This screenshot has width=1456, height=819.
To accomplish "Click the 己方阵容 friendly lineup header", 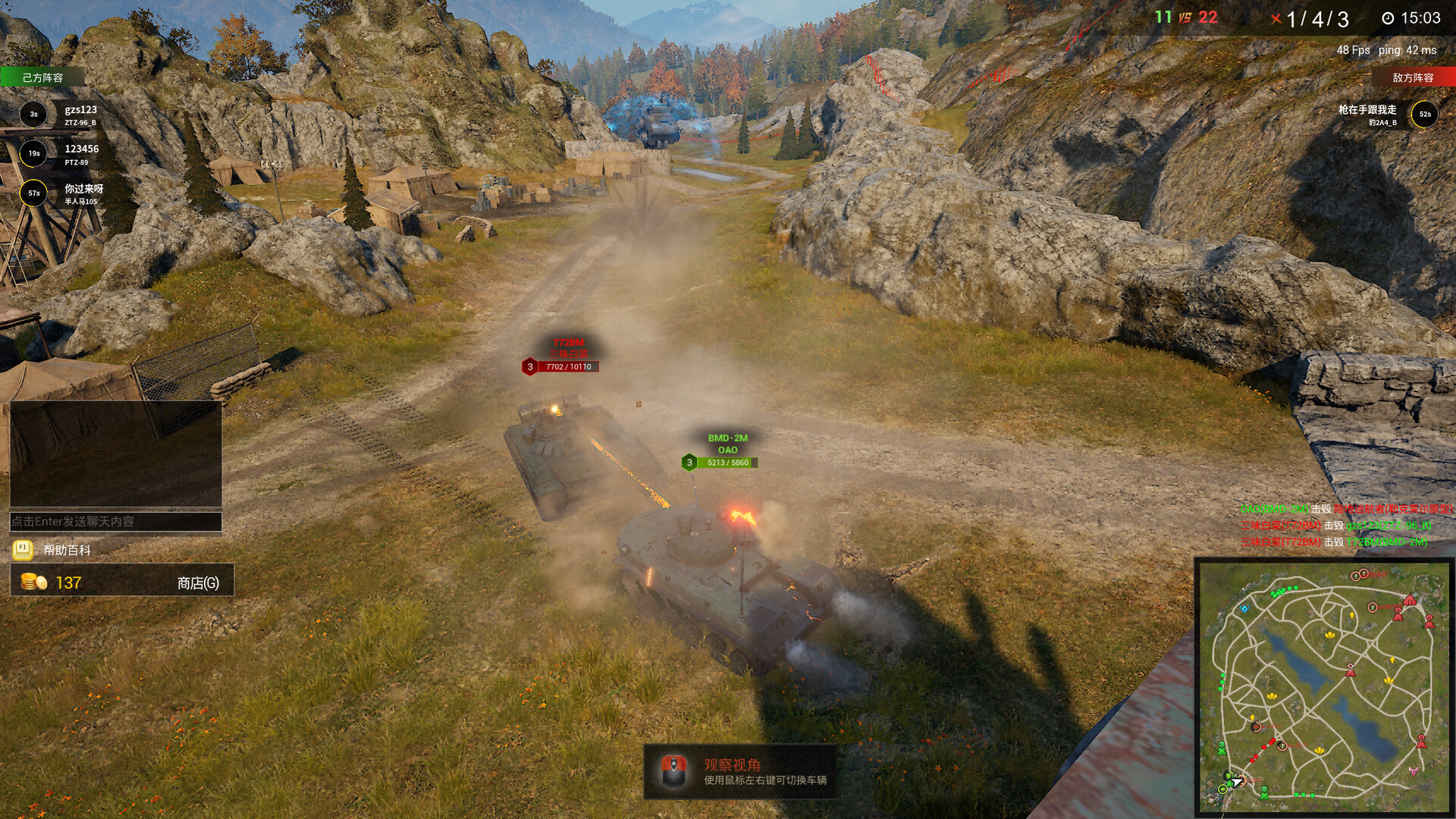I will coord(42,77).
